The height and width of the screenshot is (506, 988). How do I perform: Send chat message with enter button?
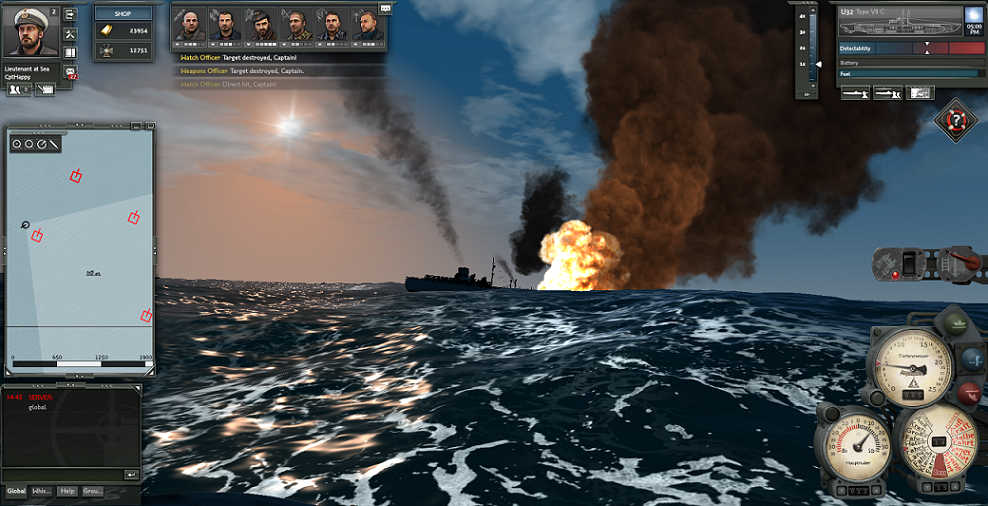[x=131, y=474]
